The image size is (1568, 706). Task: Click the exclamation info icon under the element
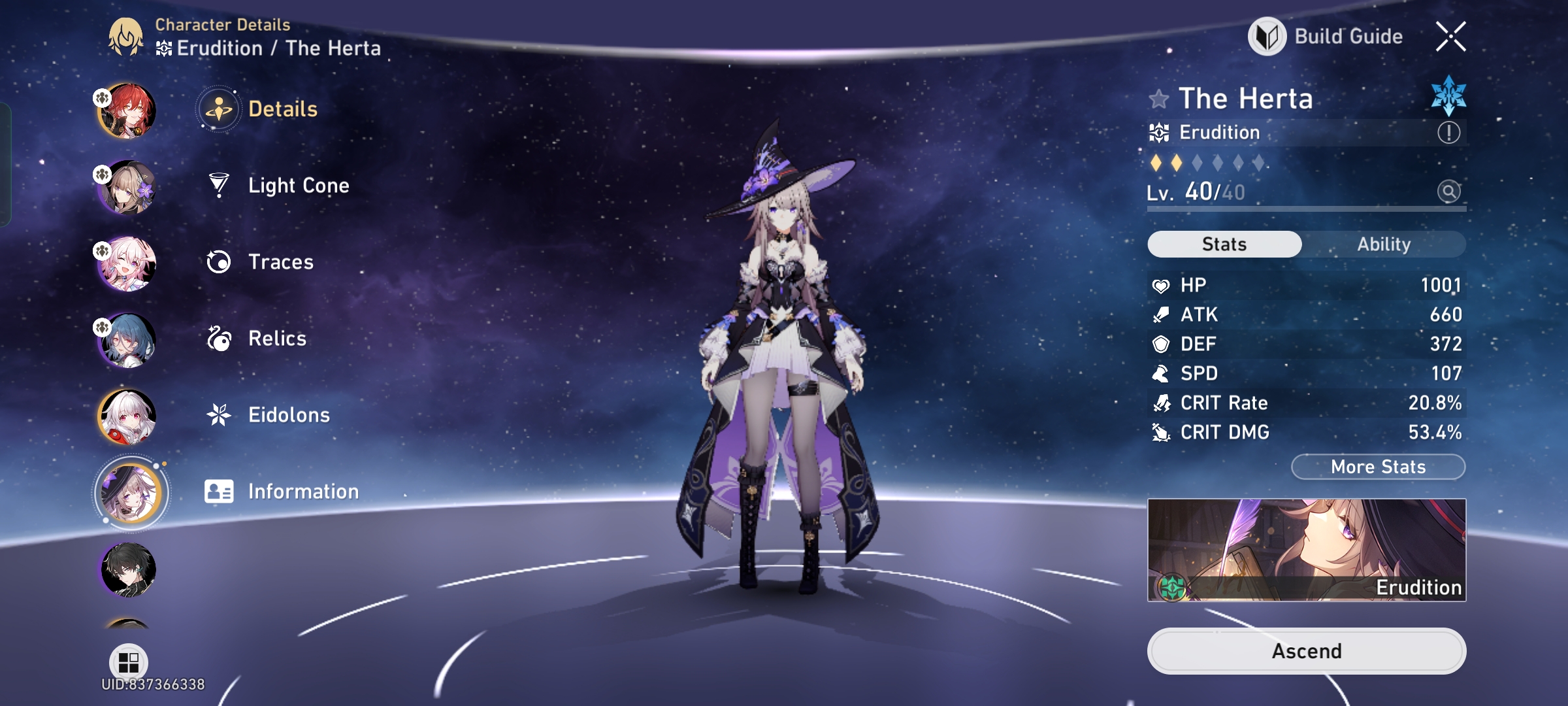[x=1448, y=132]
